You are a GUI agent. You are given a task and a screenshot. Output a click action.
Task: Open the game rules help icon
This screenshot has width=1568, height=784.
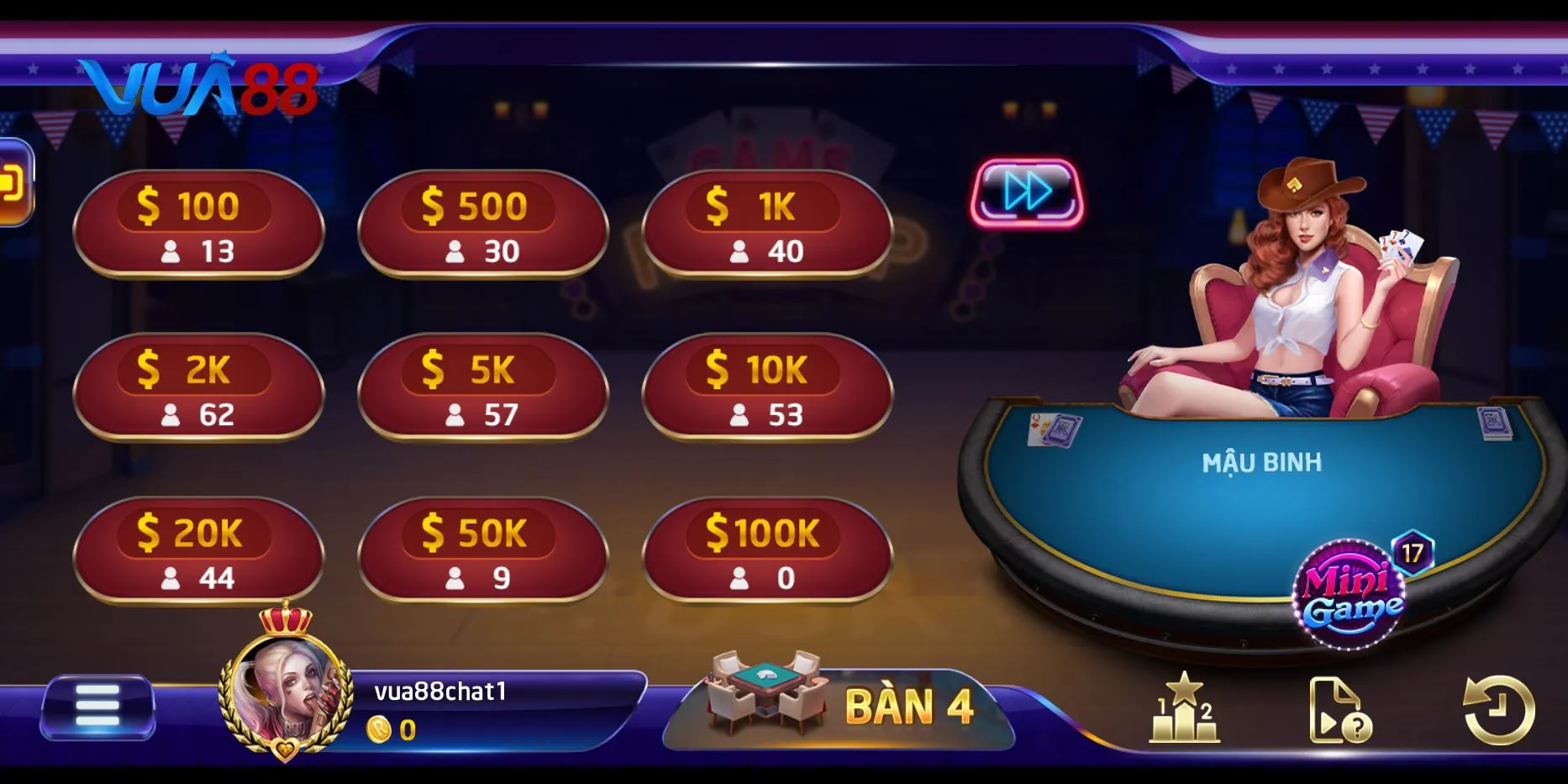[1339, 711]
